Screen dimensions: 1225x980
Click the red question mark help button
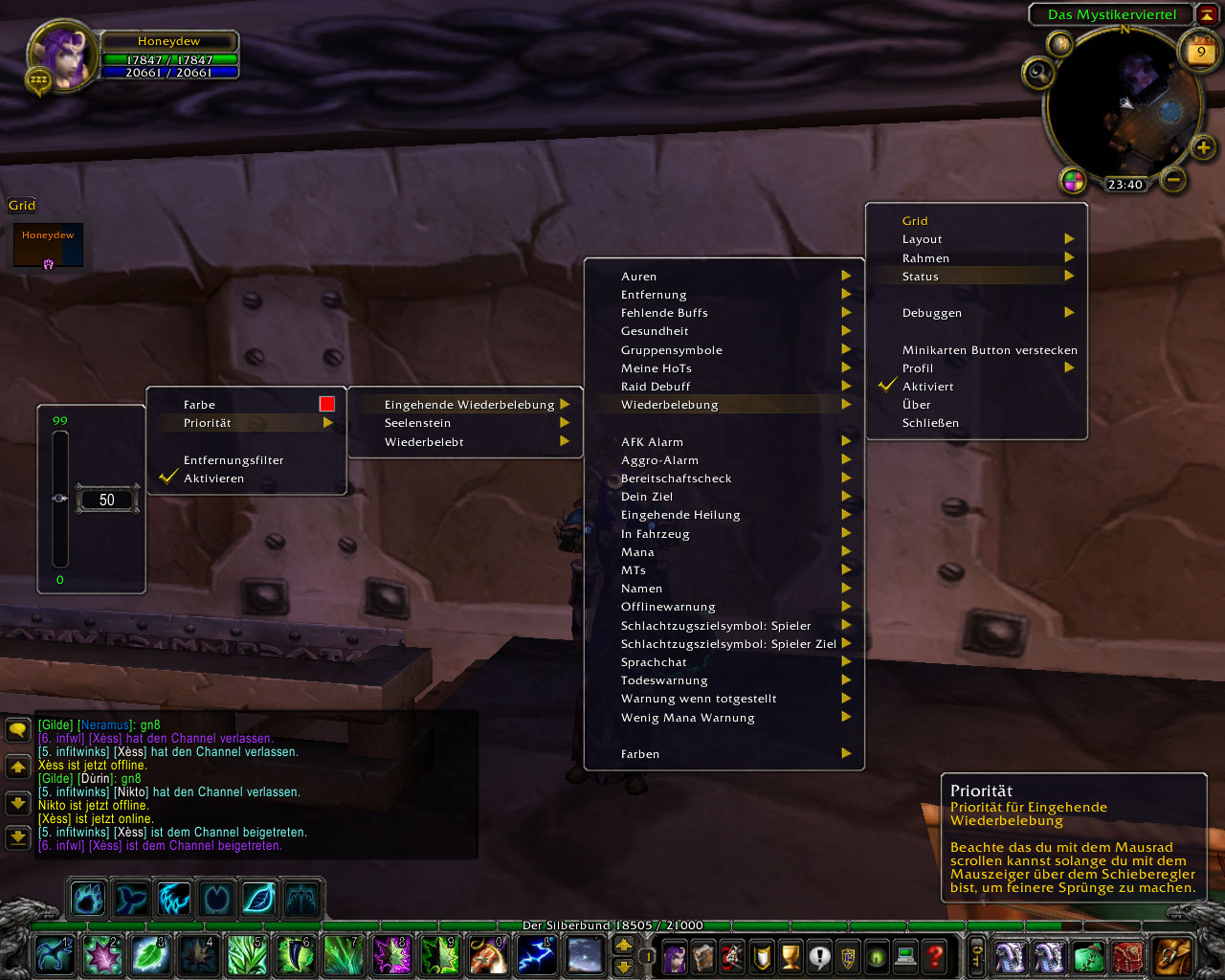935,955
